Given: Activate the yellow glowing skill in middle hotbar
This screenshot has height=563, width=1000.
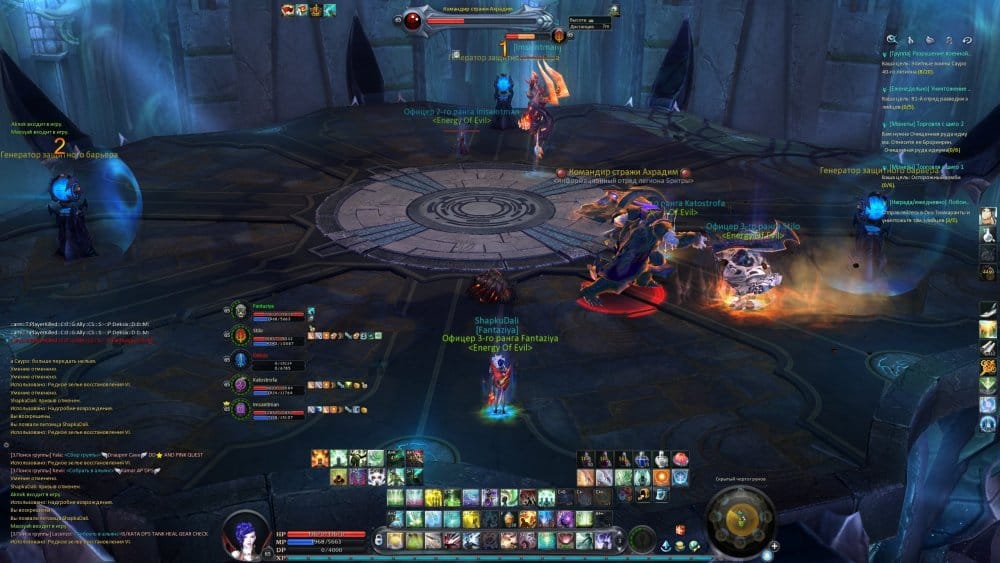Looking at the screenshot, I should pos(433,498).
